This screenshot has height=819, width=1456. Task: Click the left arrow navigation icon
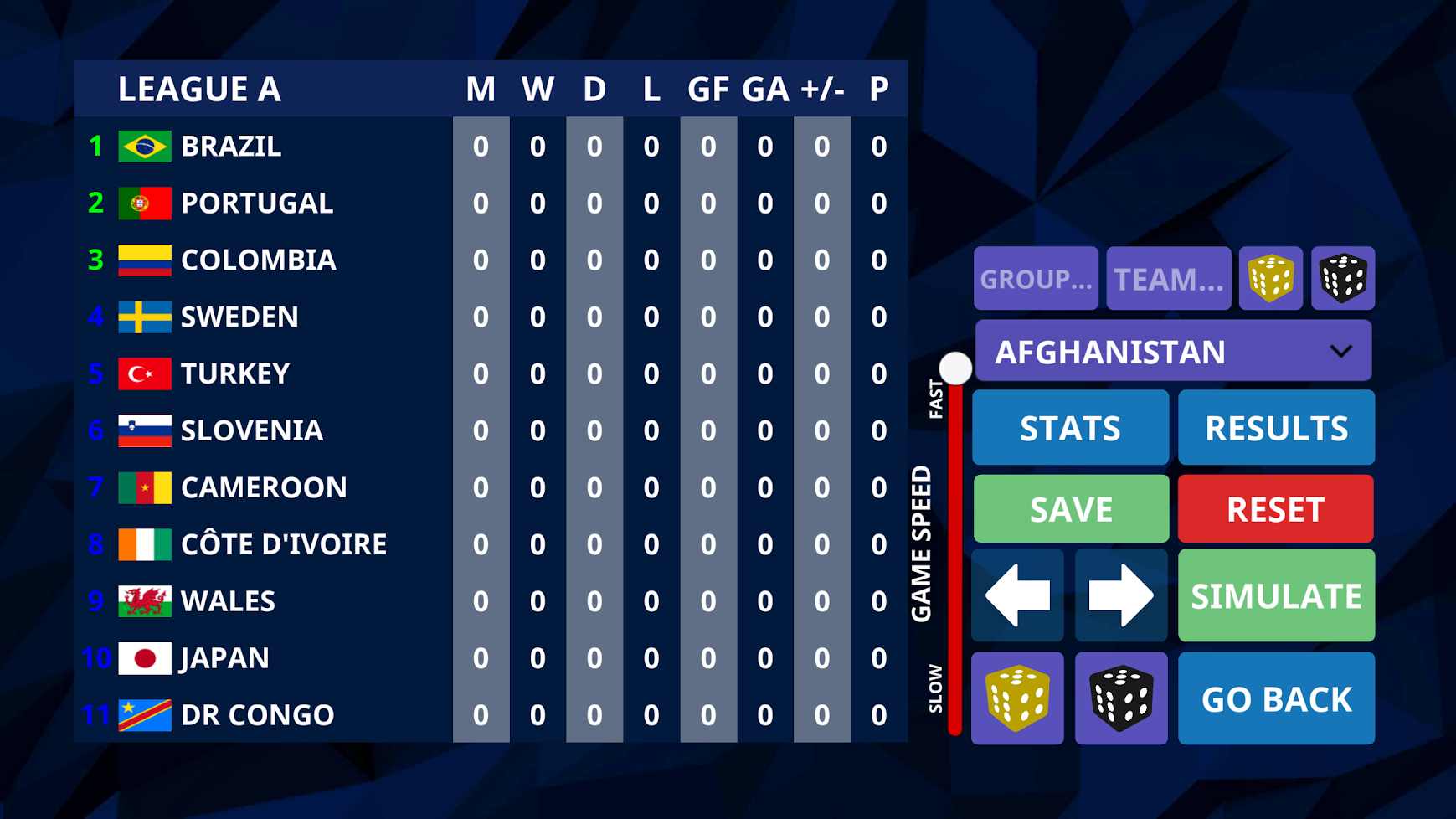pyautogui.click(x=1017, y=595)
